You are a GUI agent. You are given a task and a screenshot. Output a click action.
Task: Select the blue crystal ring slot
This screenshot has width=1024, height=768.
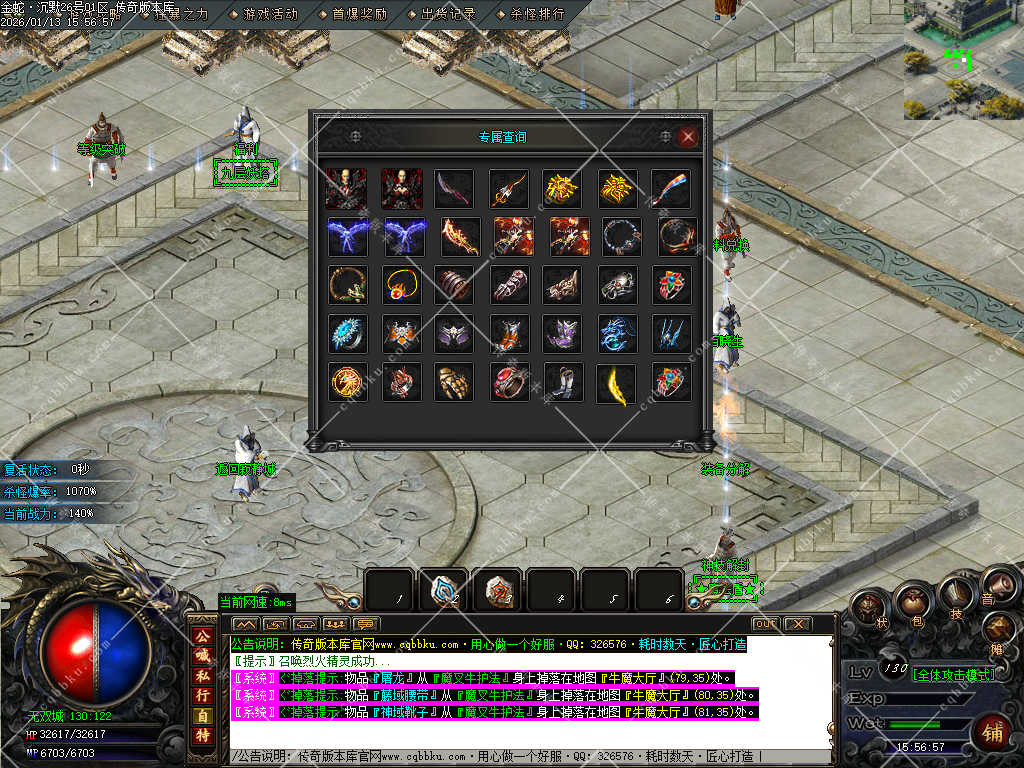click(347, 335)
